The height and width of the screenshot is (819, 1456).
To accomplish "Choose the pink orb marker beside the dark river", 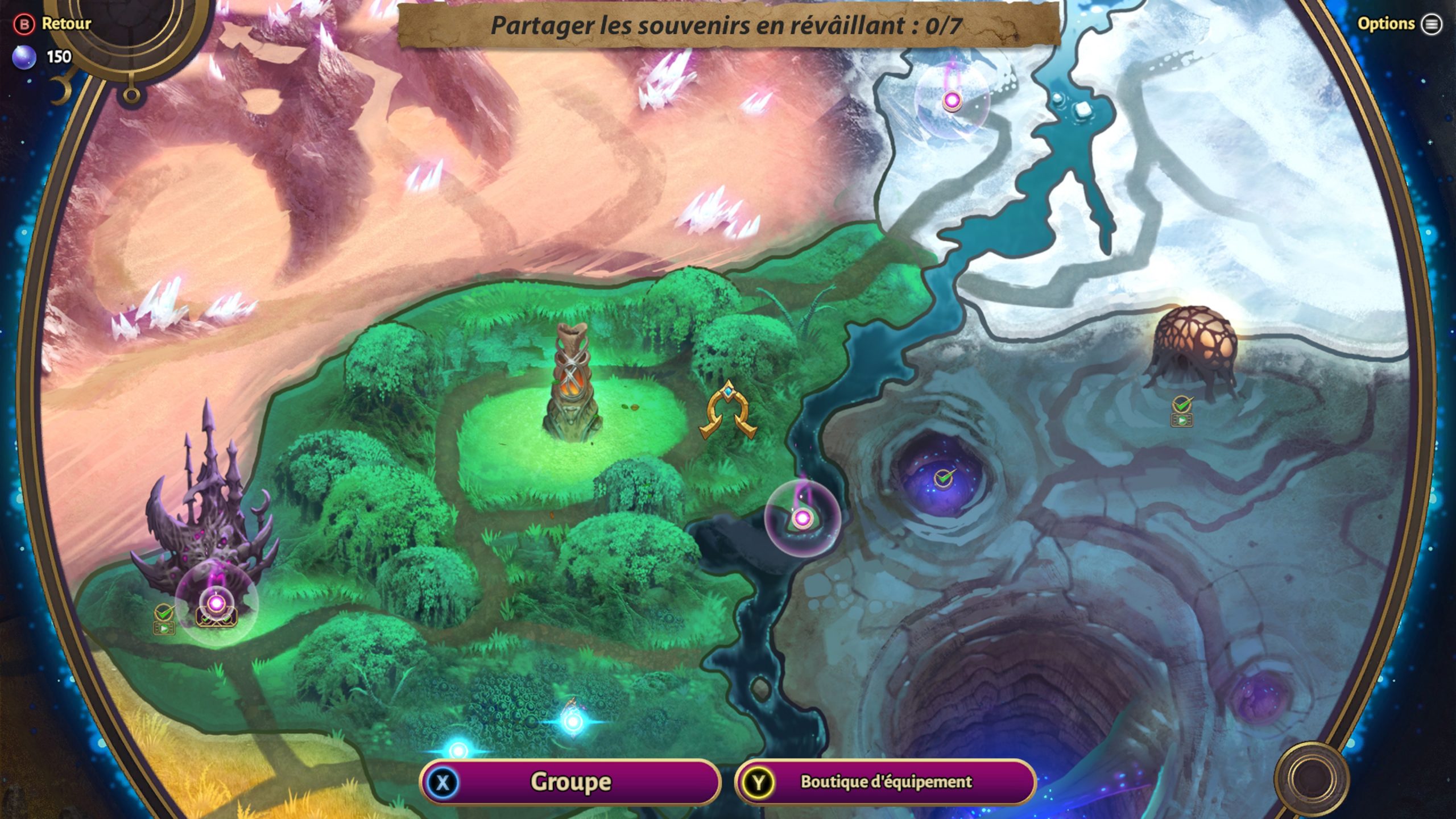I will pos(802,518).
